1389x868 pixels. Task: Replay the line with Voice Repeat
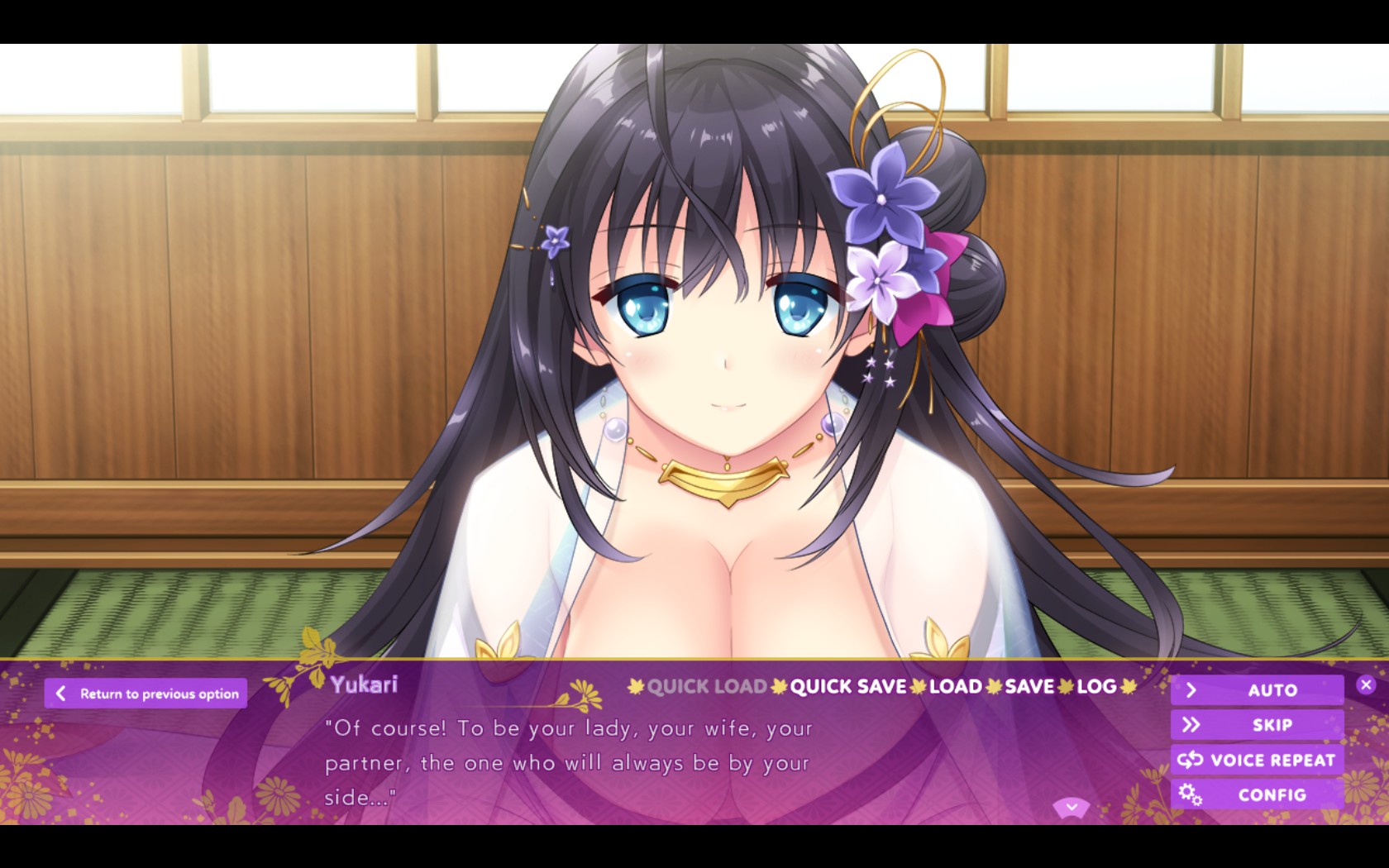click(1257, 760)
